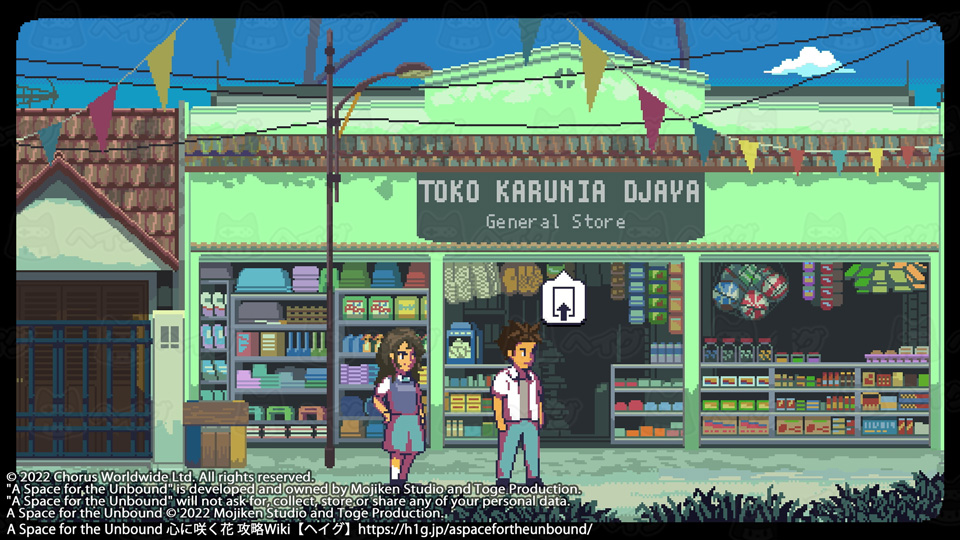This screenshot has height=540, width=960.
Task: Select the enter-store door prompt bubble
Action: pyautogui.click(x=562, y=299)
